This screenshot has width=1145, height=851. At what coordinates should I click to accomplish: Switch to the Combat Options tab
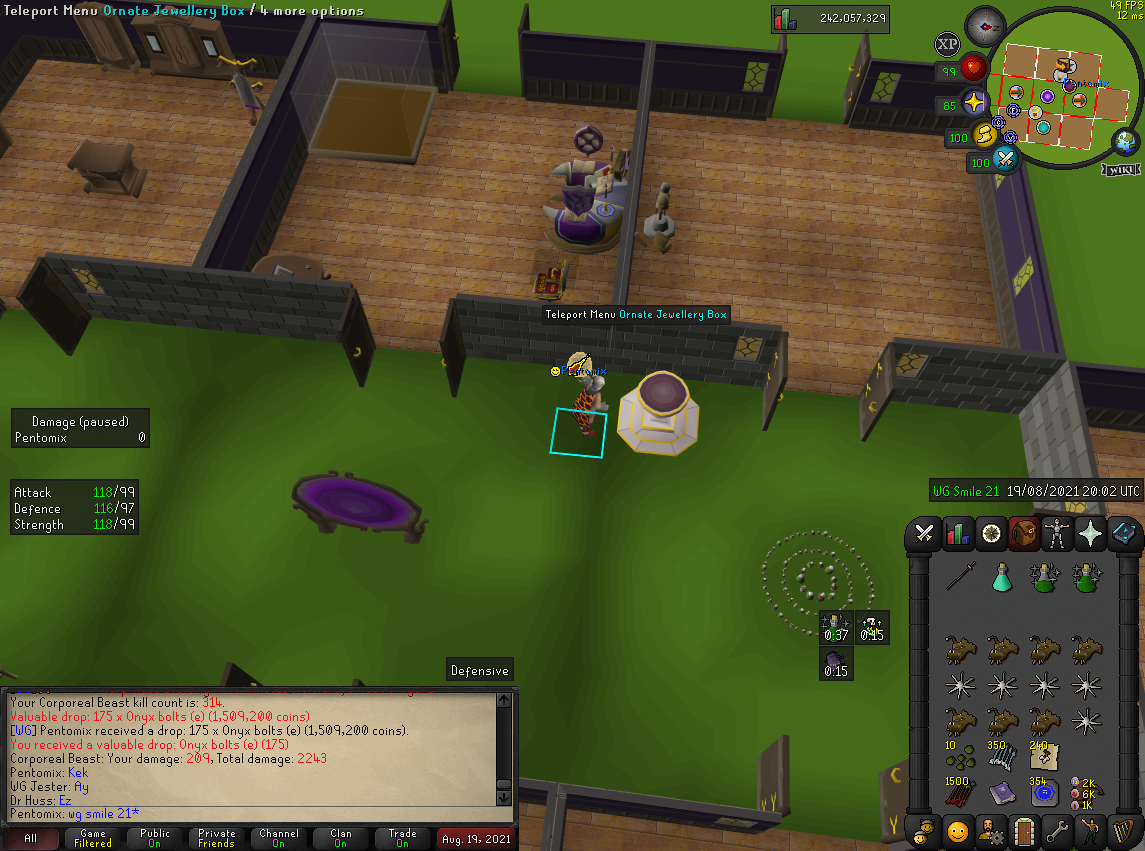pos(925,534)
